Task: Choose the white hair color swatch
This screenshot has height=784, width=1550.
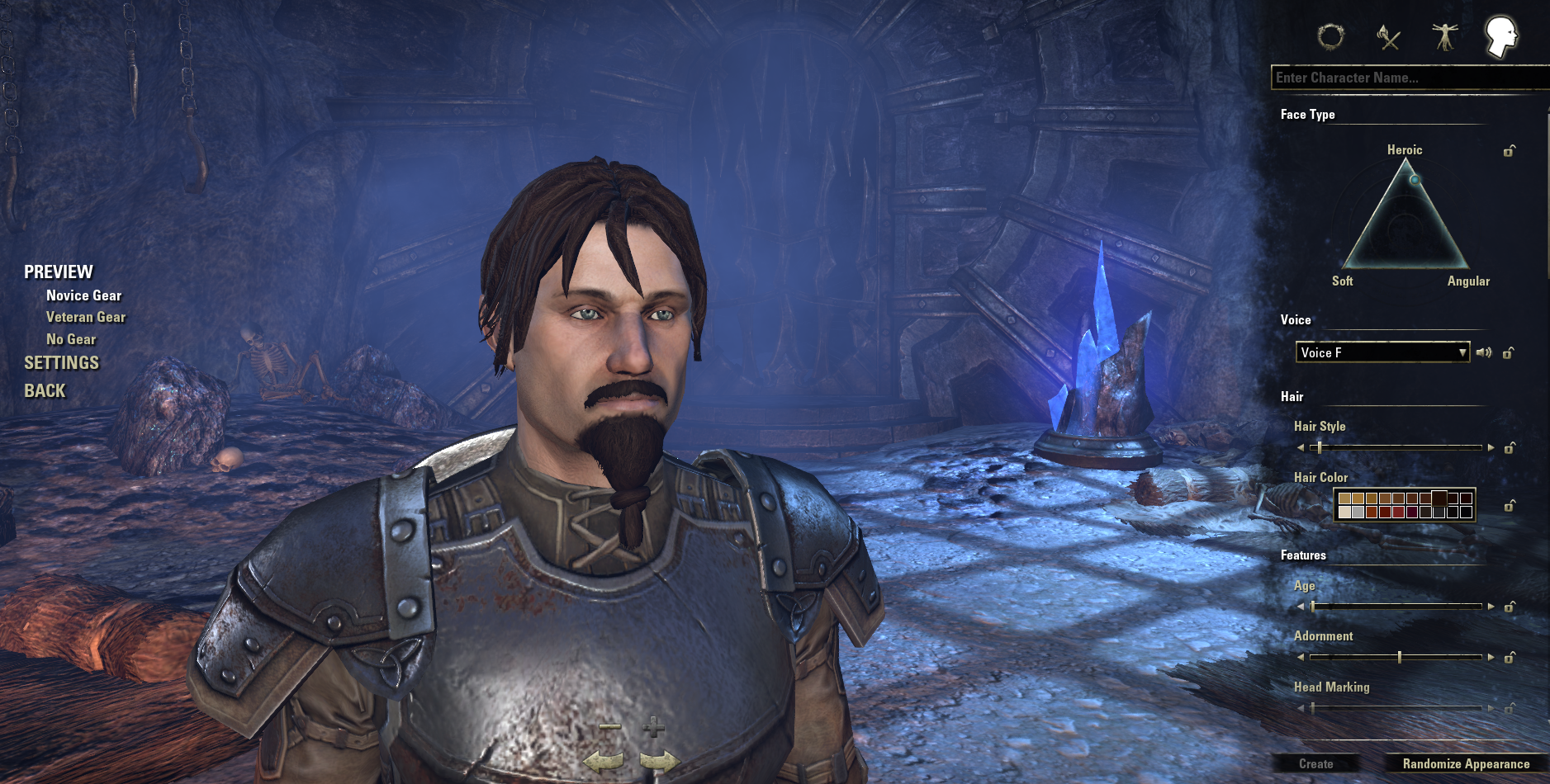Action: coord(1344,512)
